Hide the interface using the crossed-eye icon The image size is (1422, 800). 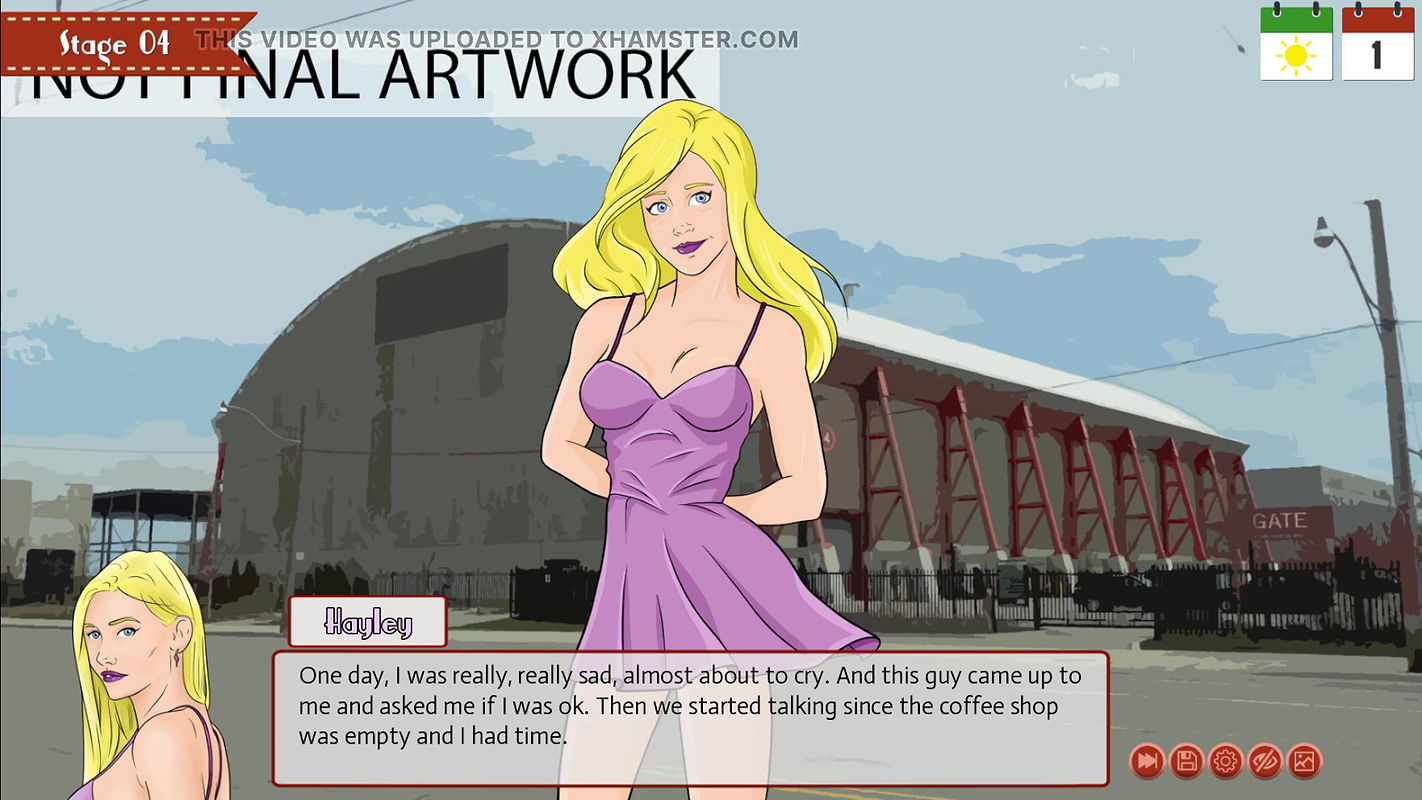coord(1265,762)
